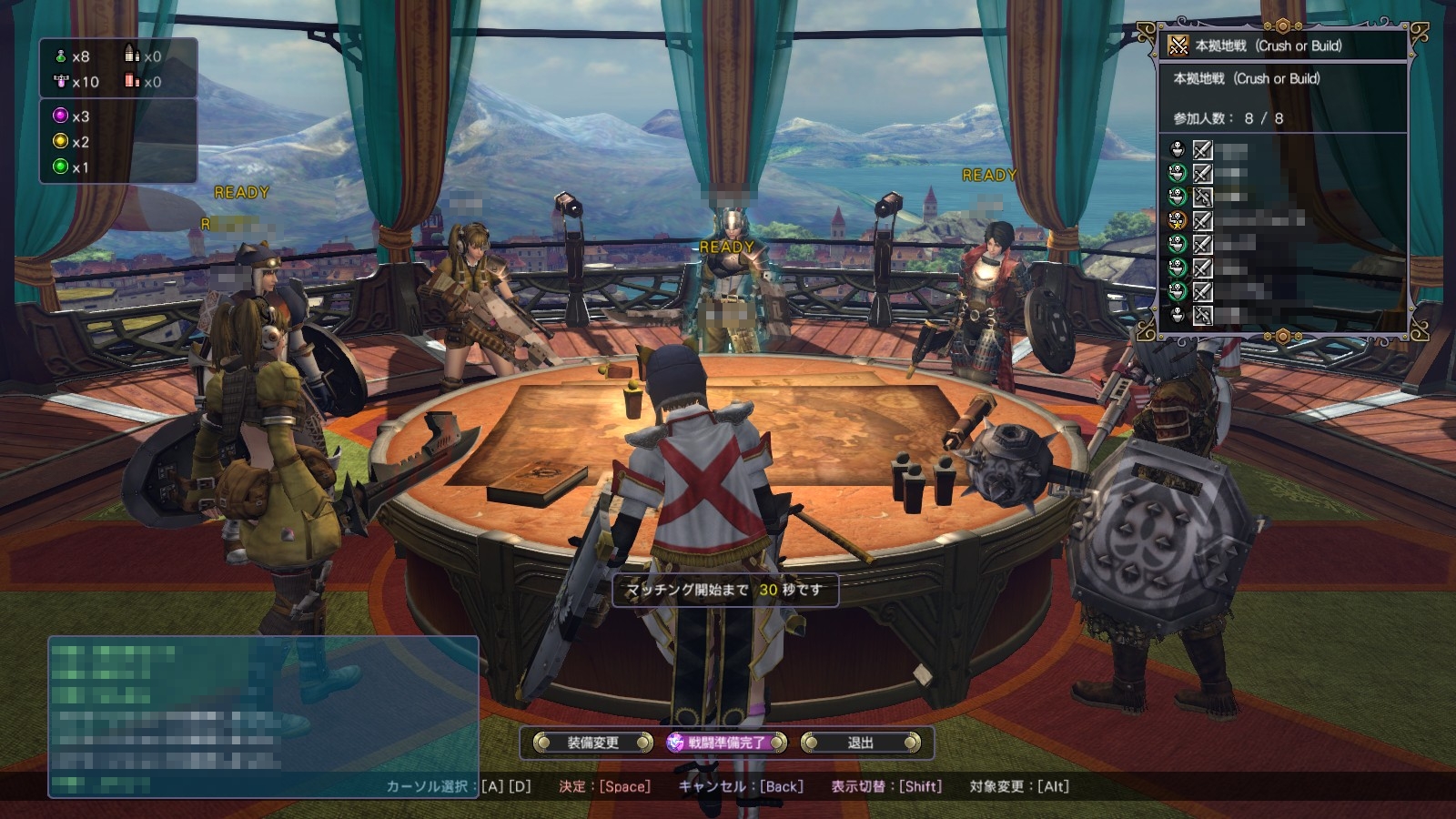Leave the lobby with 退出 button
This screenshot has width=1456, height=819.
click(x=860, y=743)
